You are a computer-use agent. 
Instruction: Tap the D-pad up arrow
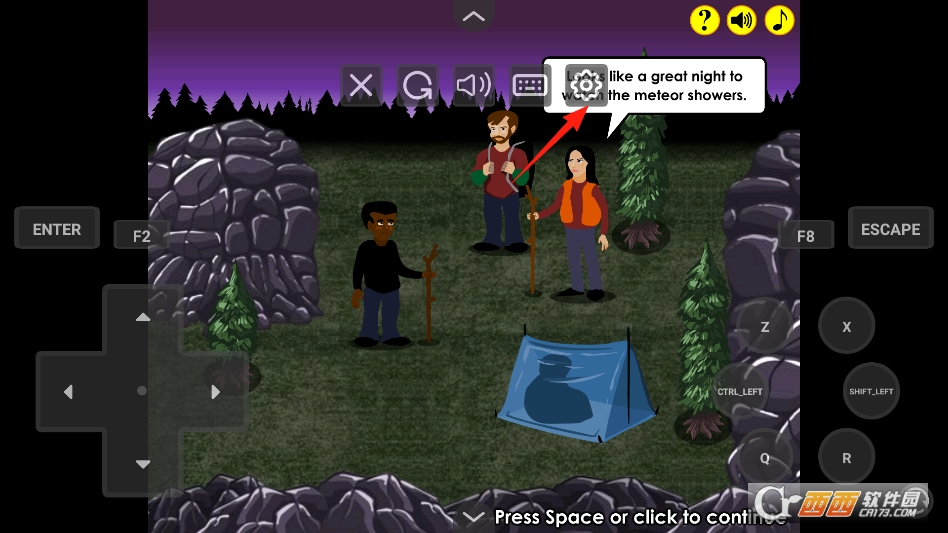142,317
